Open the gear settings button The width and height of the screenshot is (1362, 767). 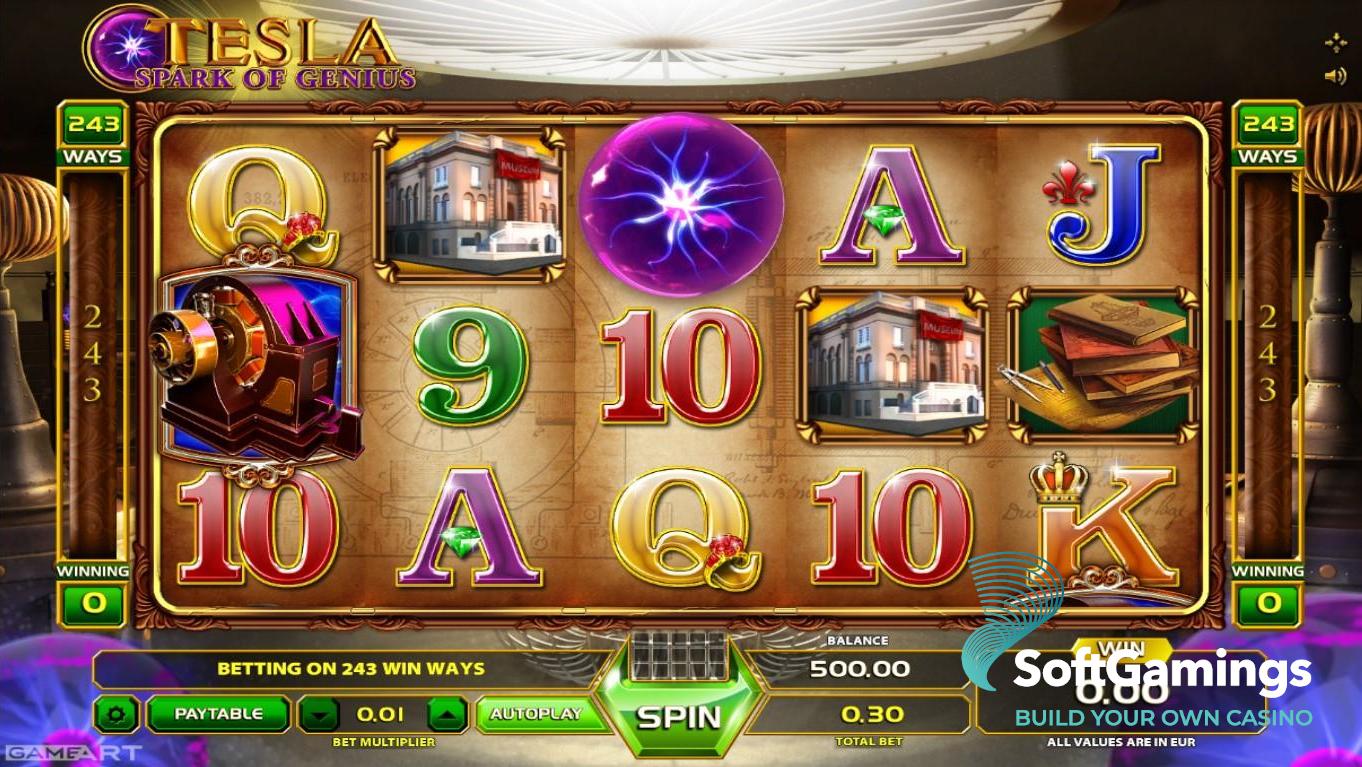click(x=117, y=714)
